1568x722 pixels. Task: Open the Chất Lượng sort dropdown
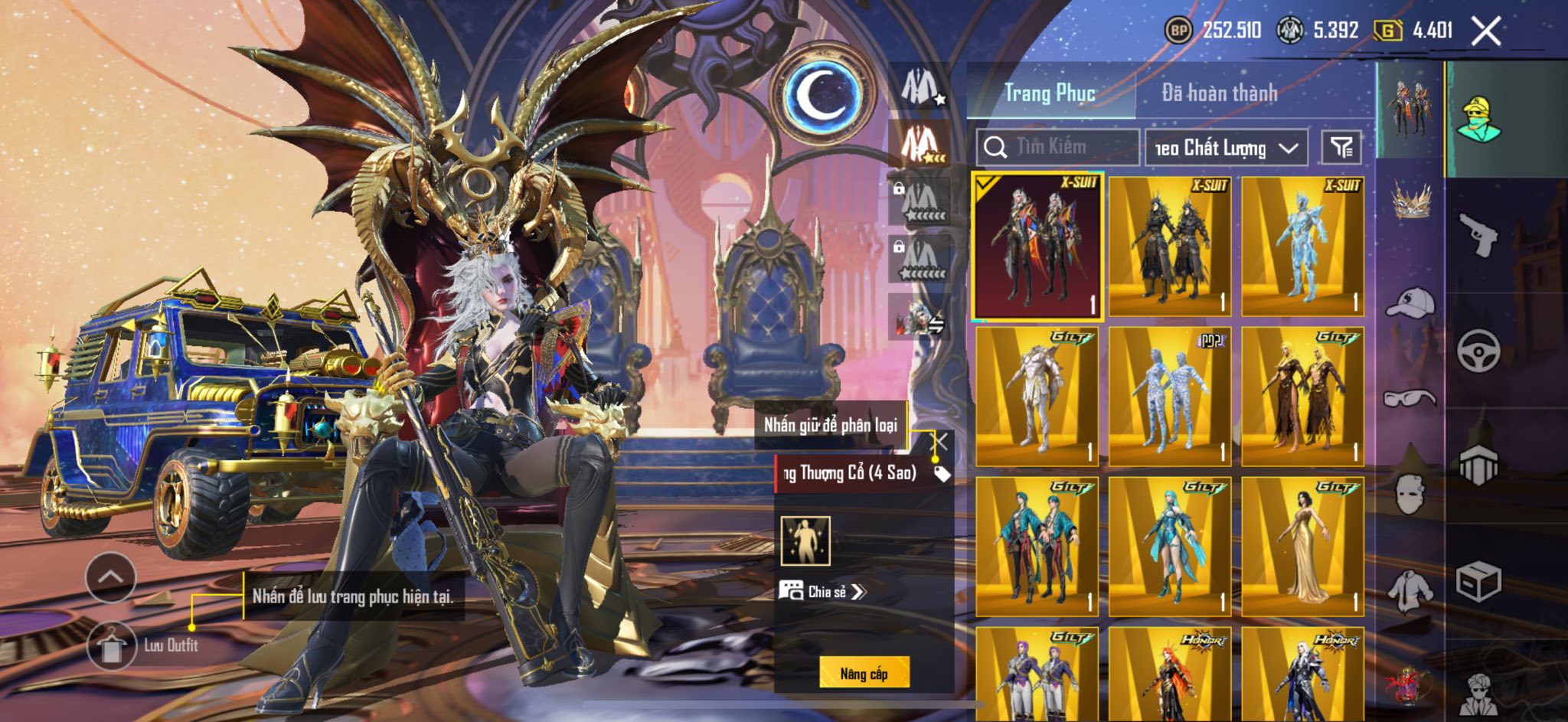(1226, 148)
